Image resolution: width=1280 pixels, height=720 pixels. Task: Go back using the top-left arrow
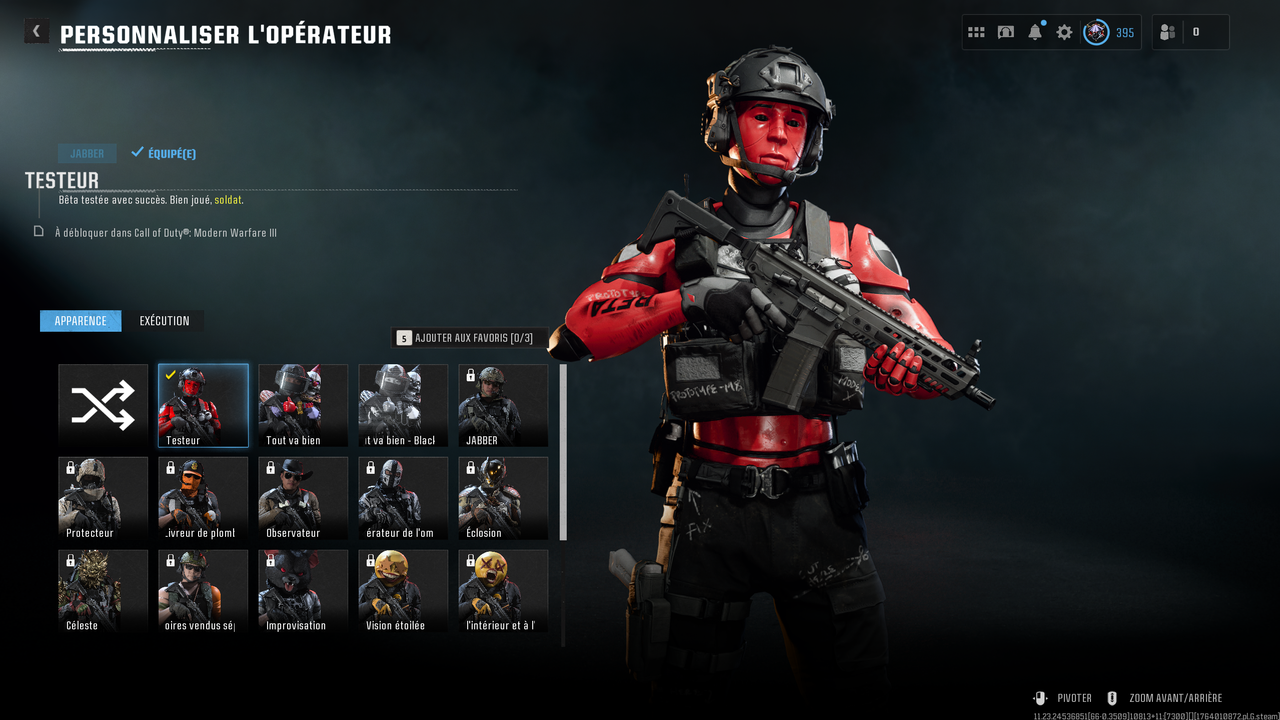pos(36,31)
